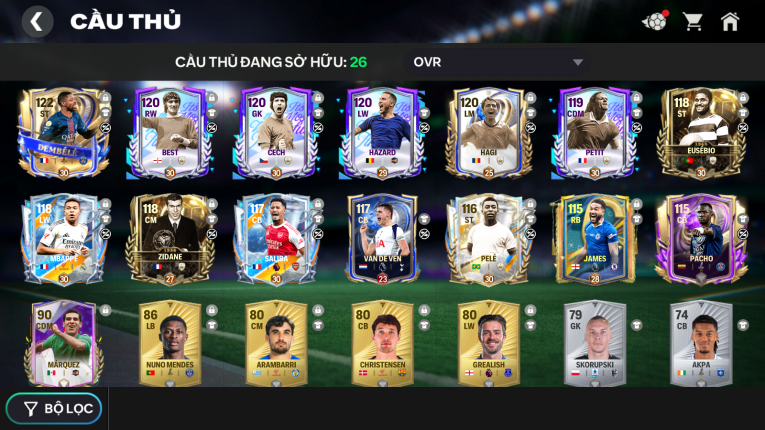Open the shopping cart store

[x=692, y=21]
